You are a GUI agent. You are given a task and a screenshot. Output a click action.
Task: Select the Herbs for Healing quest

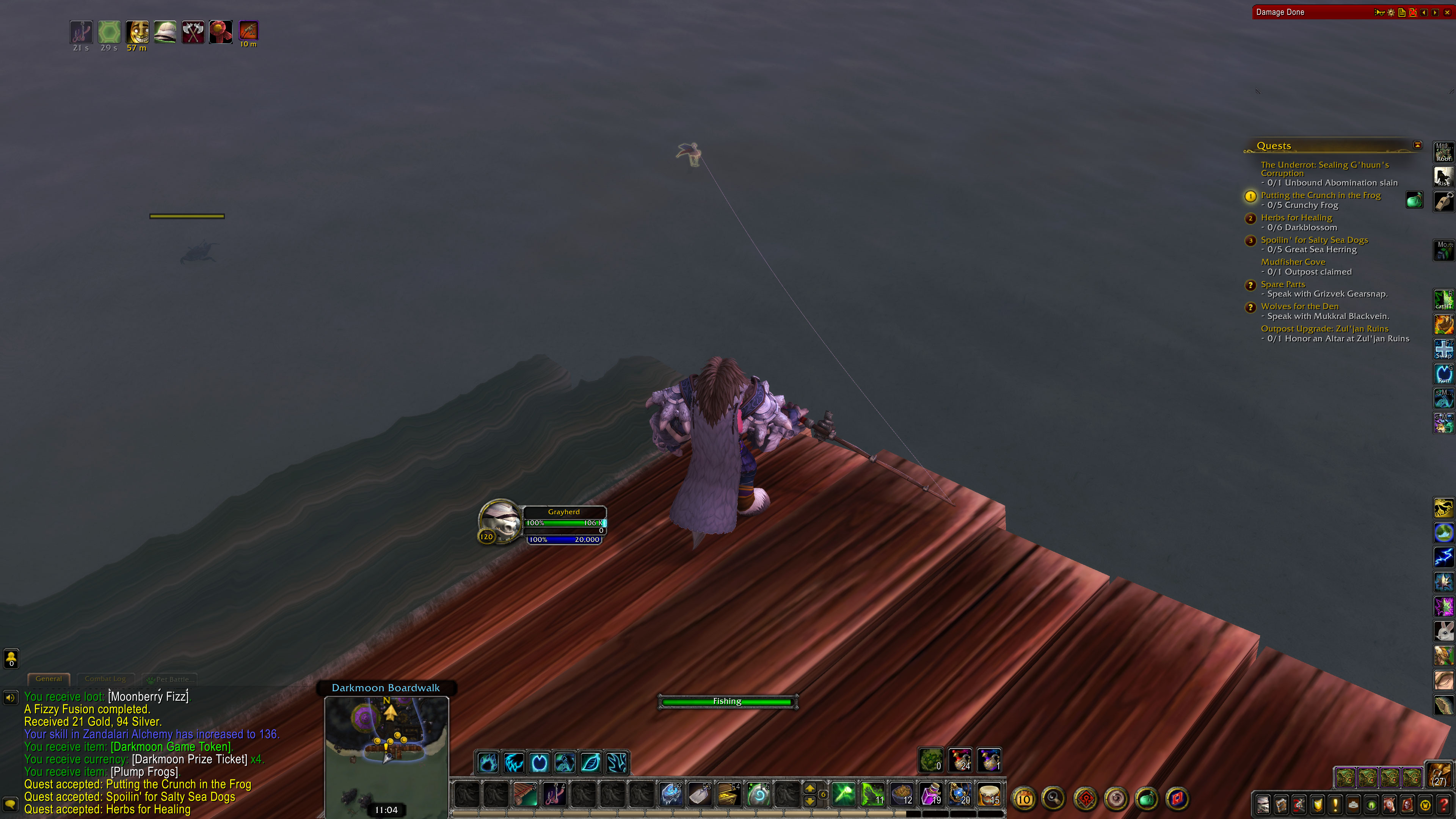pyautogui.click(x=1296, y=218)
